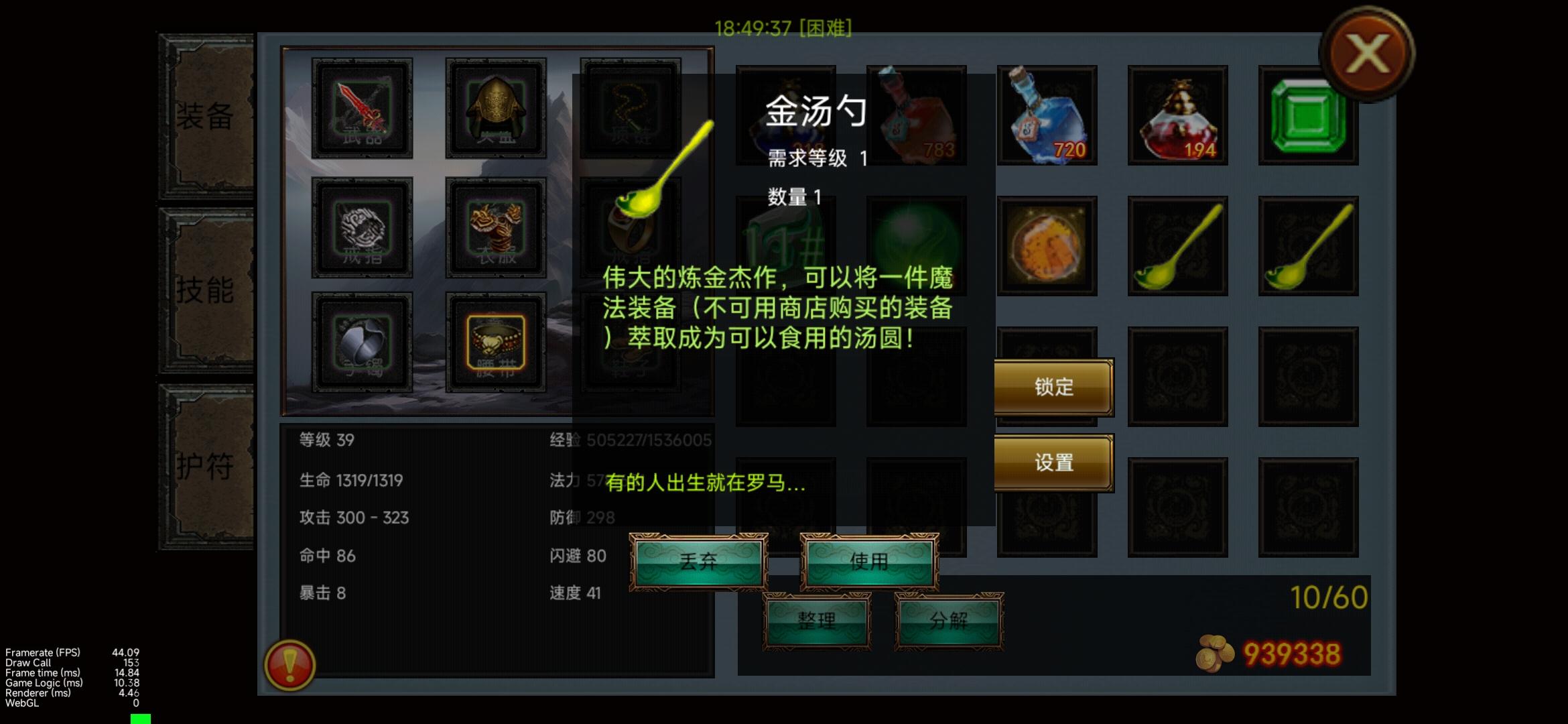Select the green gem in the inventory
Screen dimensions: 1568x724
(x=1307, y=117)
